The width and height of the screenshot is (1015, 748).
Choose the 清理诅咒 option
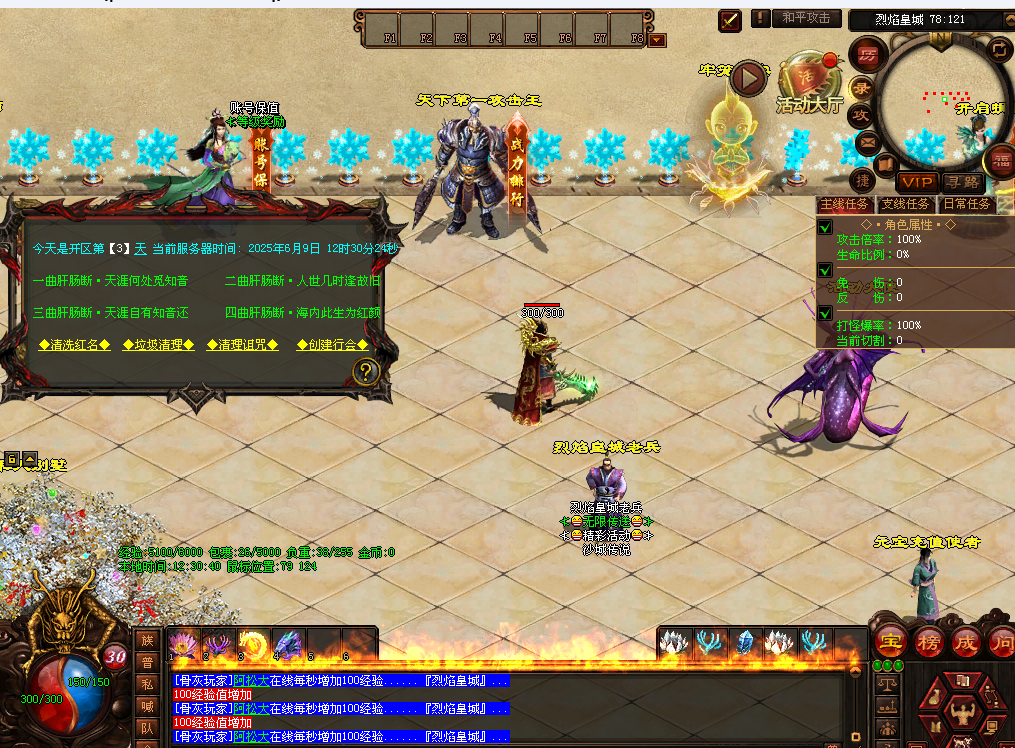point(242,344)
